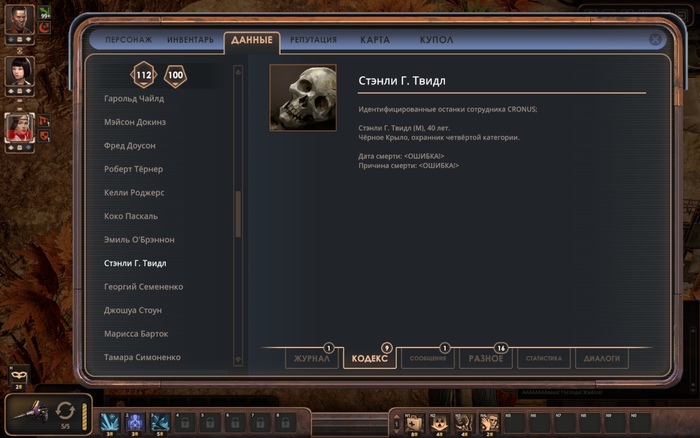
Task: Select Гарольд Чайлд codex entry
Action: [x=134, y=99]
